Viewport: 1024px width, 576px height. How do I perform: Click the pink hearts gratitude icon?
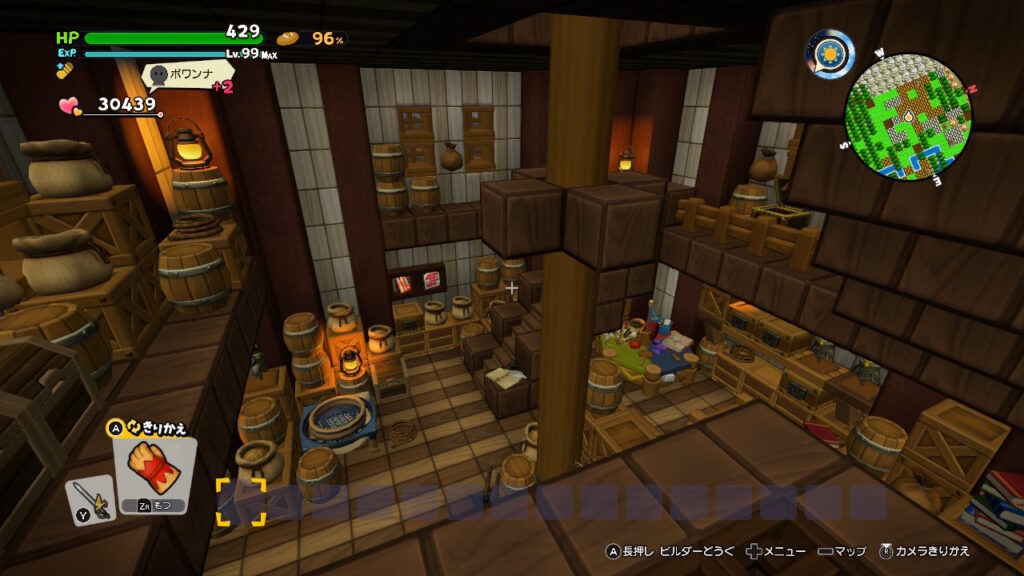(70, 105)
